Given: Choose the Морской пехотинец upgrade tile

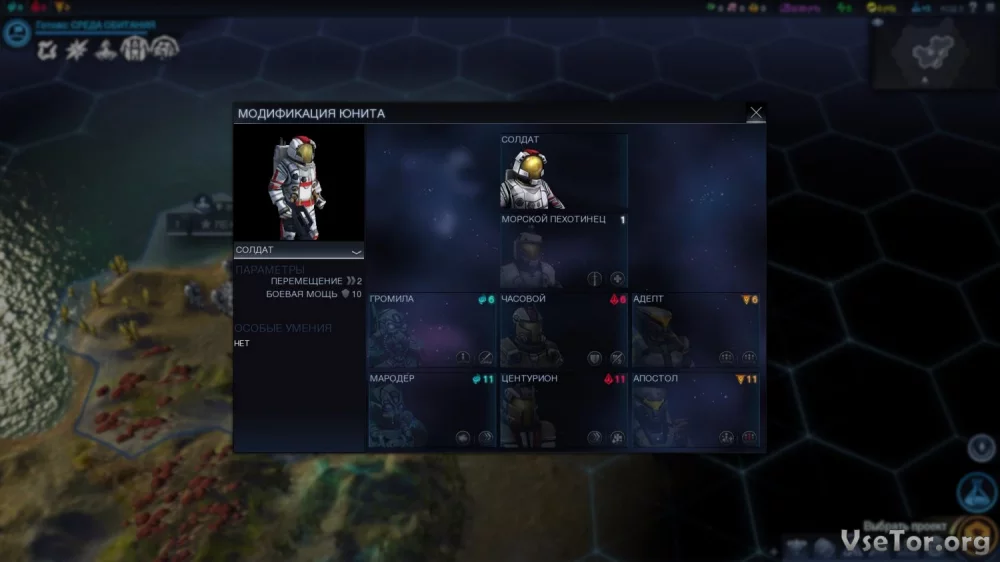Looking at the screenshot, I should pos(564,251).
